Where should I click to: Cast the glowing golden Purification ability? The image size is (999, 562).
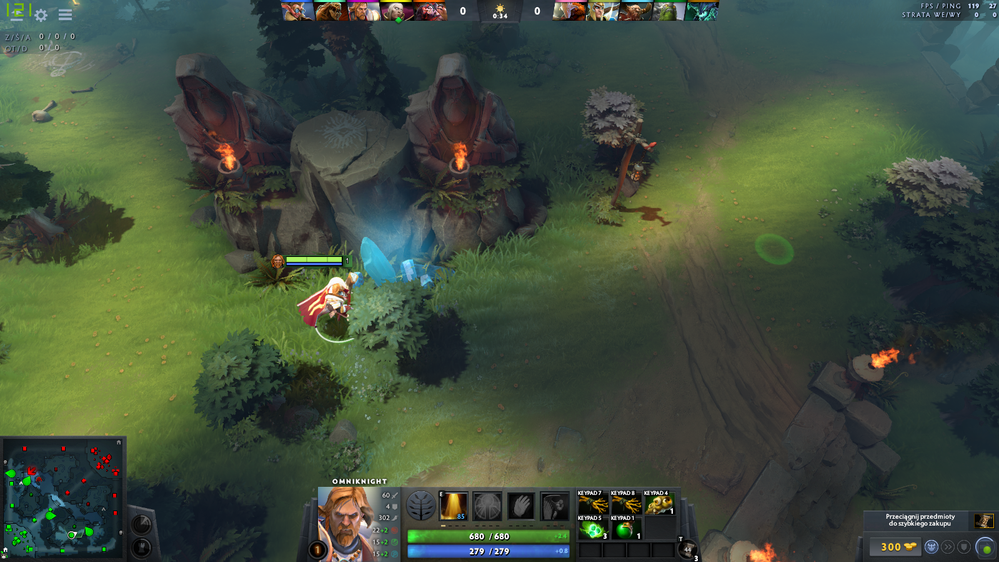coord(455,506)
